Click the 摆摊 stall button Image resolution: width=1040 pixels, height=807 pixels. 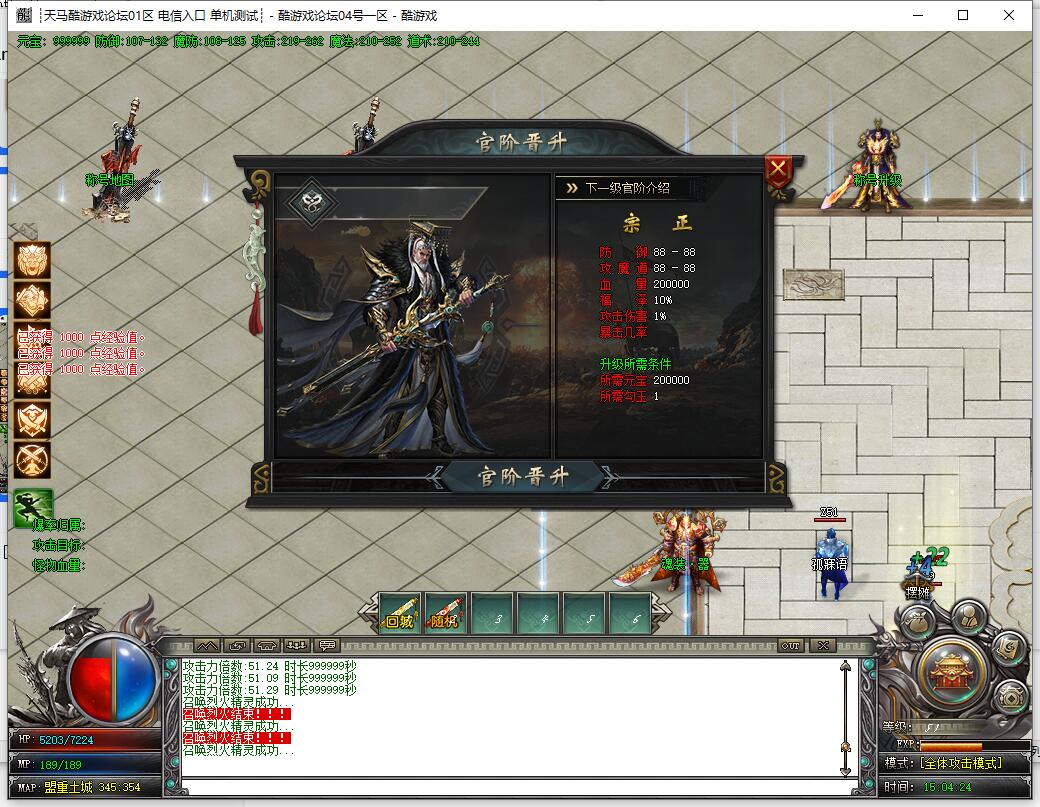click(917, 591)
